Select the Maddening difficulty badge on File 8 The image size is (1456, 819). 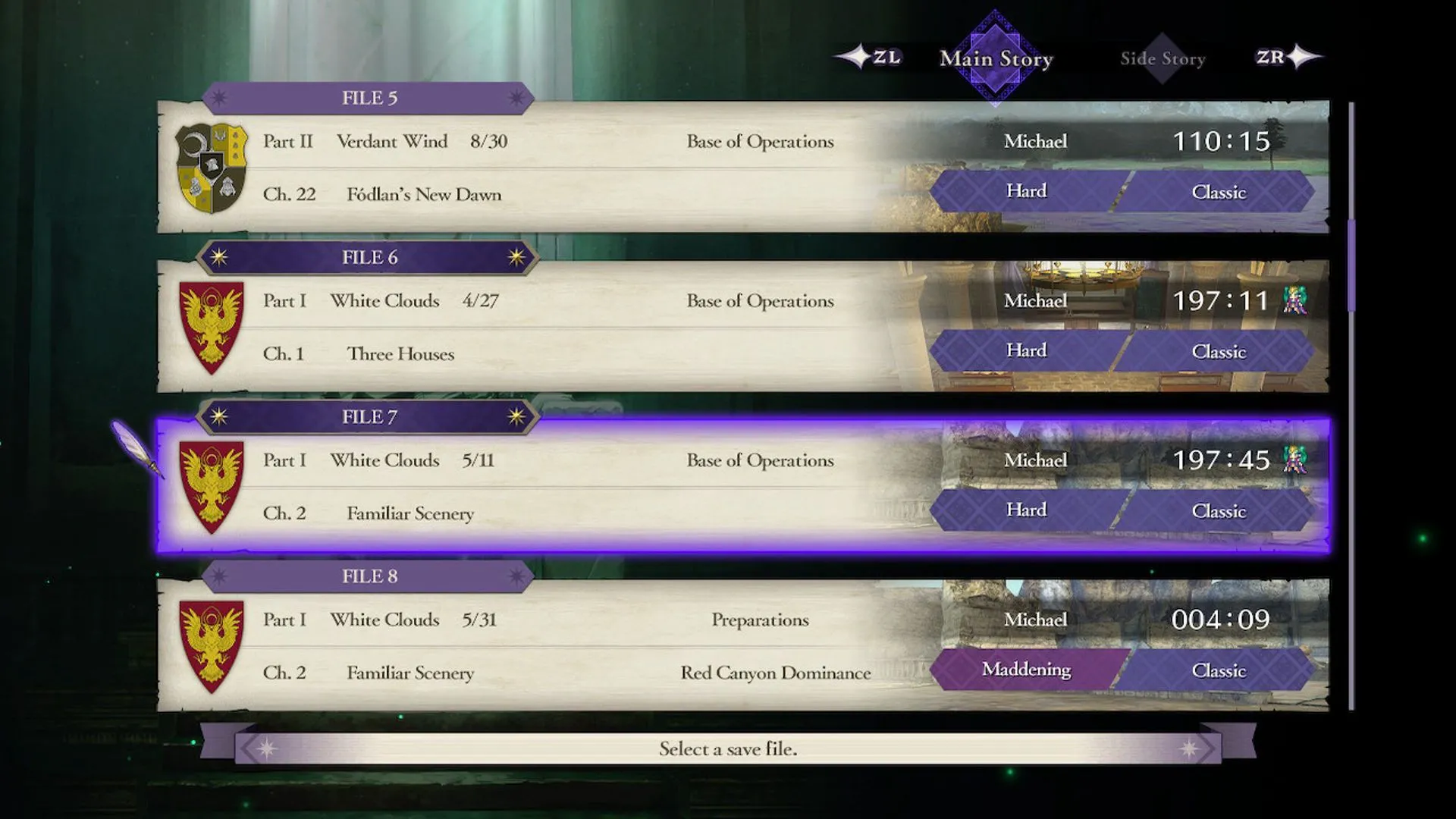1027,670
